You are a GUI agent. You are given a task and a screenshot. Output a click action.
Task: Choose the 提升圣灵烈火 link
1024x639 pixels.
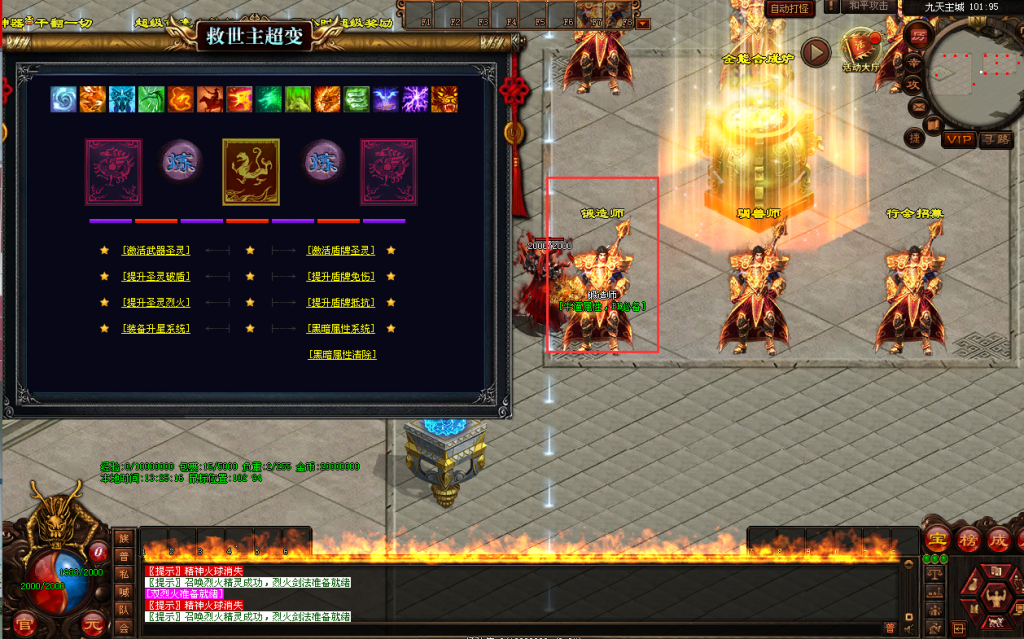(x=155, y=302)
